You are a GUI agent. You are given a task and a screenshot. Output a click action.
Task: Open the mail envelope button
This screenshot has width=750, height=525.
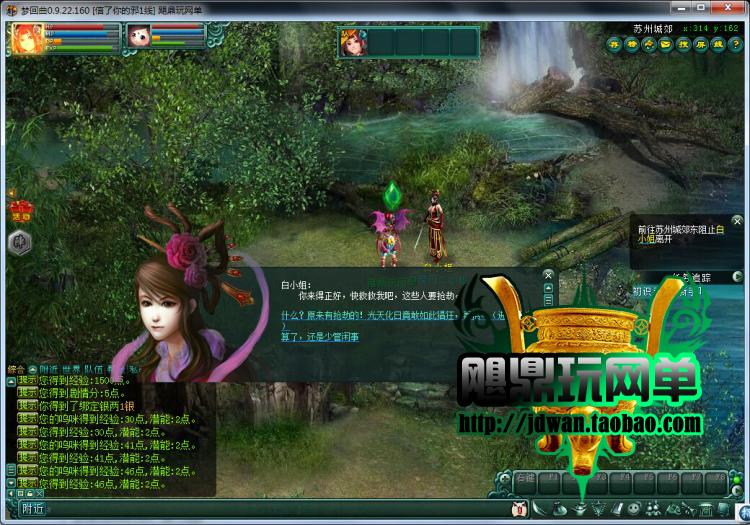tap(665, 44)
